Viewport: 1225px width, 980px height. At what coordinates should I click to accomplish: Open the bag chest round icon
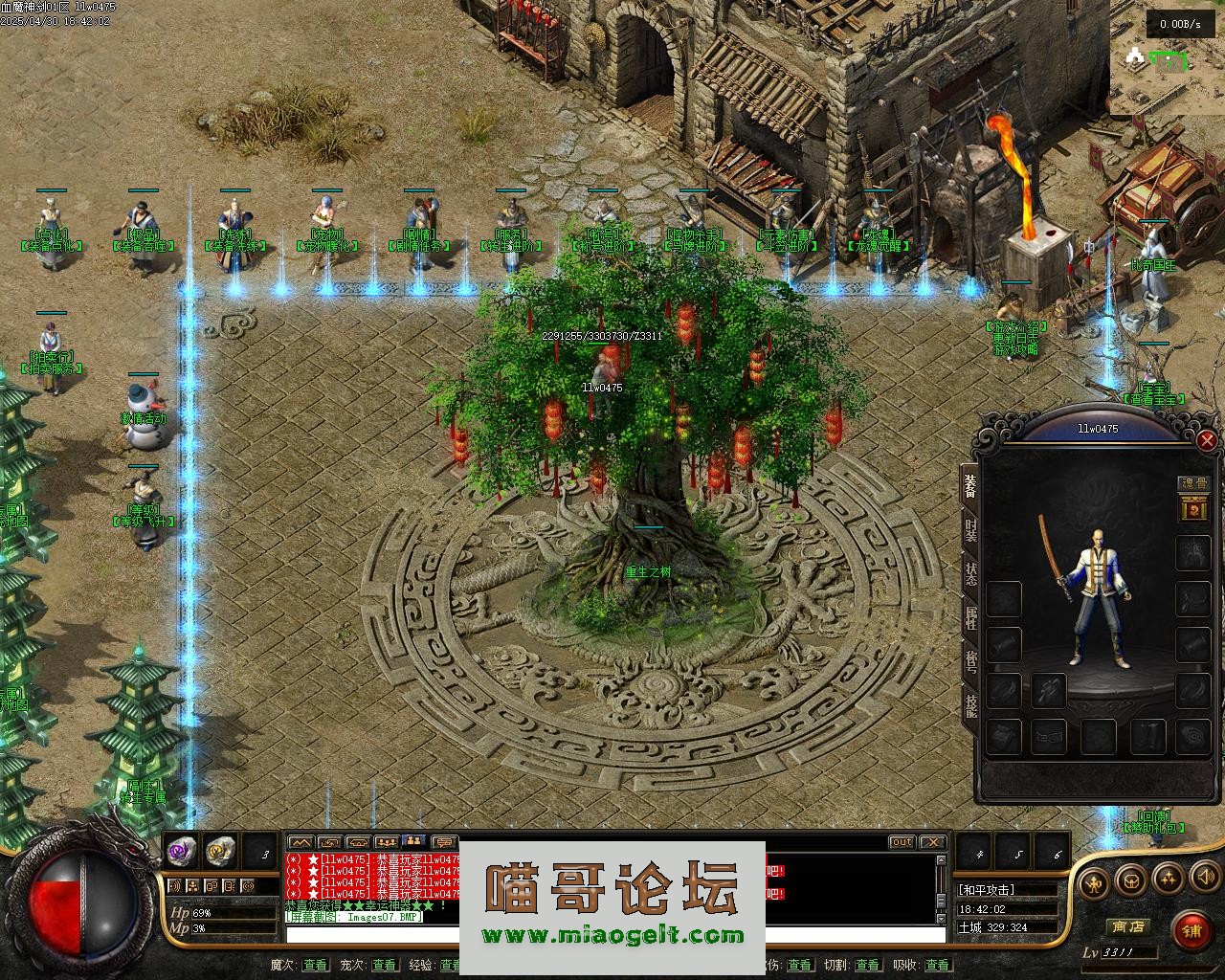[1133, 879]
